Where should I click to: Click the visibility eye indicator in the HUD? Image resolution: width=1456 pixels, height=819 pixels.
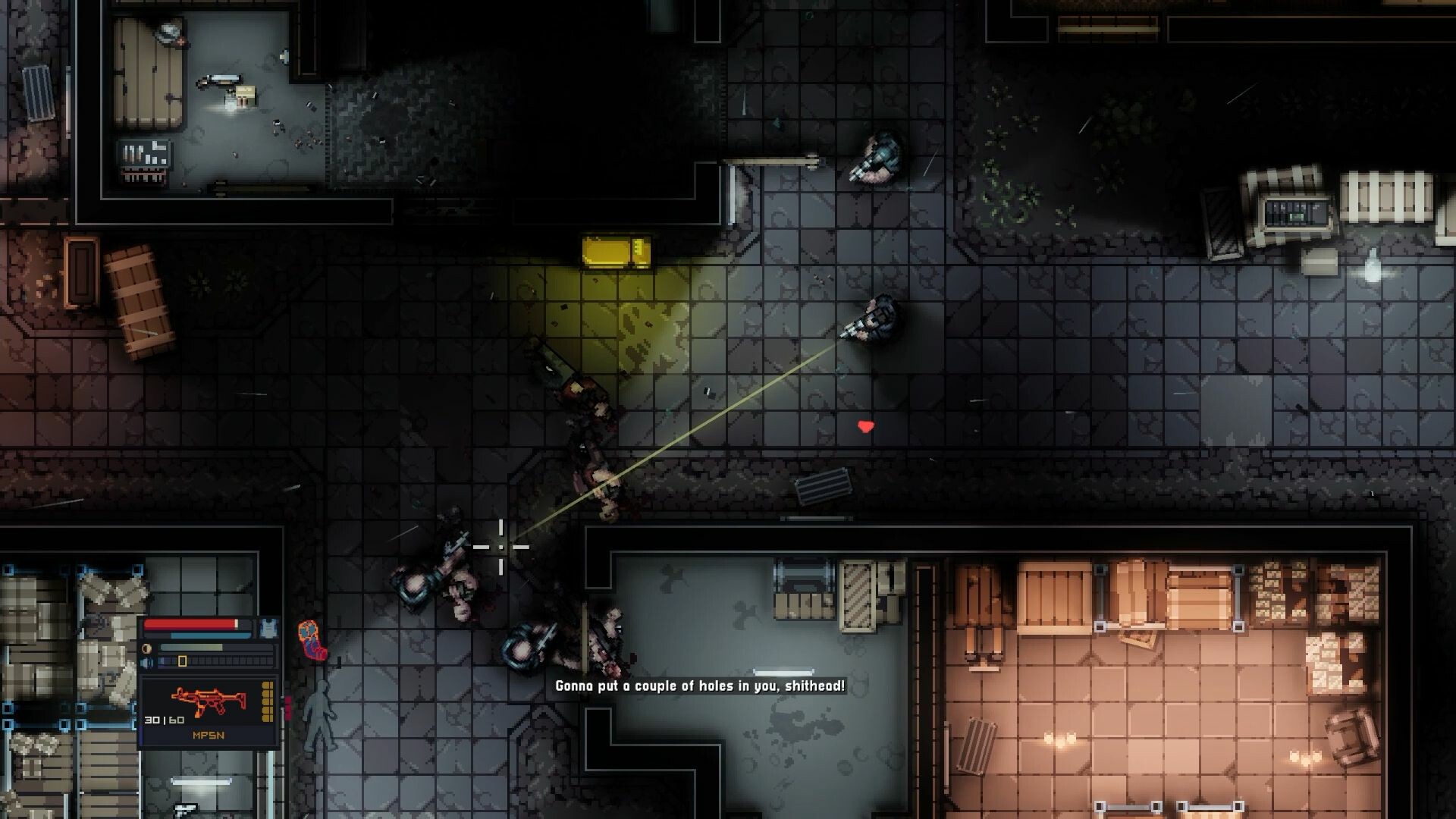point(147,648)
